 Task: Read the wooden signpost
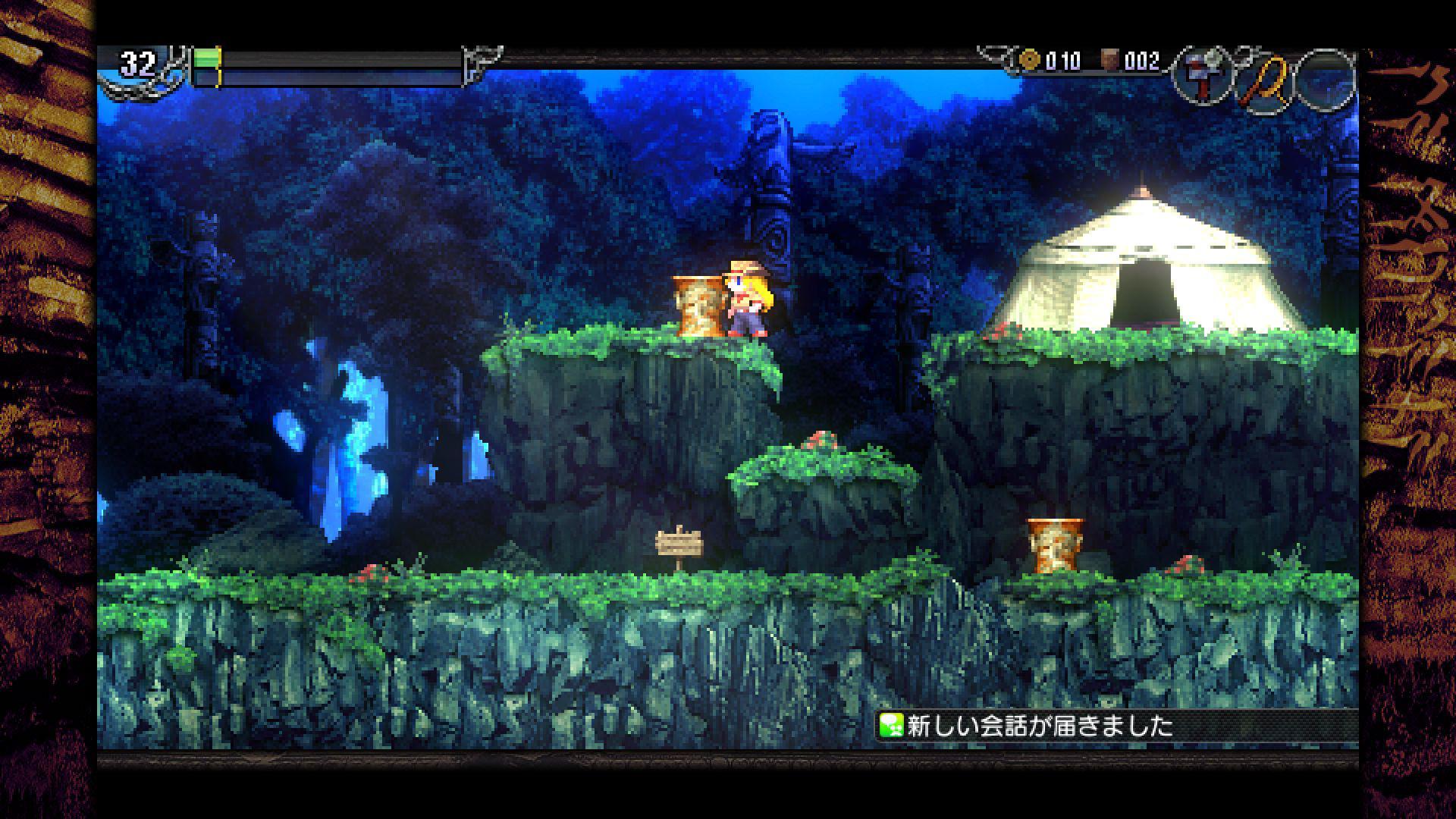tap(679, 546)
